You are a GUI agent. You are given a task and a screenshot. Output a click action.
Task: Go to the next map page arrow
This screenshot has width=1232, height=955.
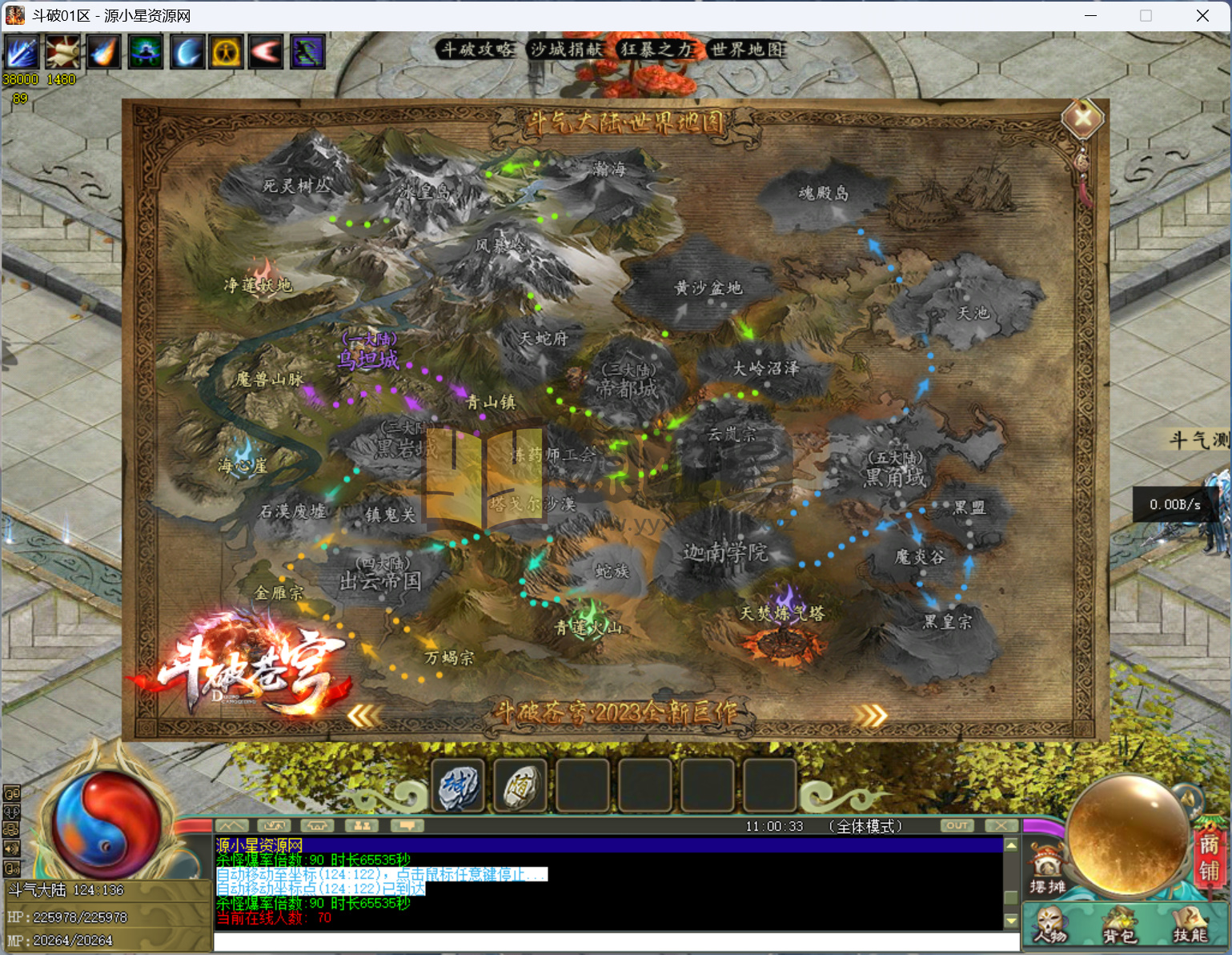point(871,715)
